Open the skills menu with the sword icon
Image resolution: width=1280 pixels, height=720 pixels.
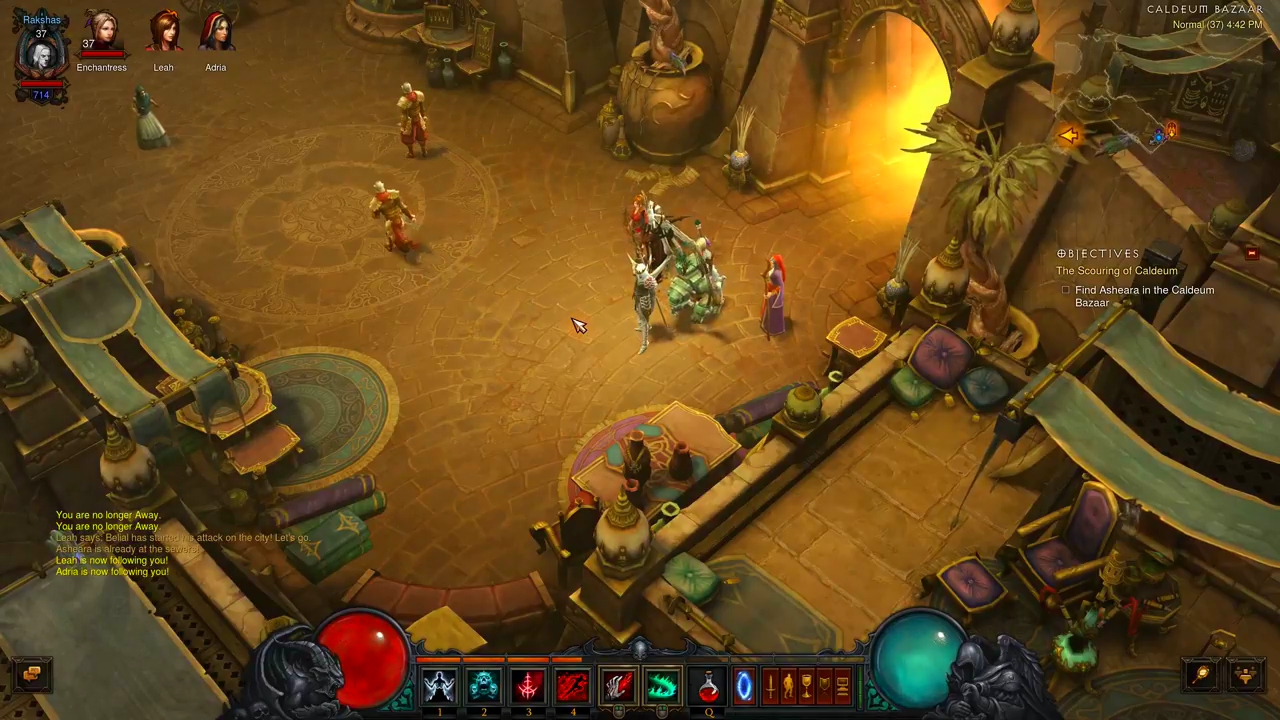point(770,686)
